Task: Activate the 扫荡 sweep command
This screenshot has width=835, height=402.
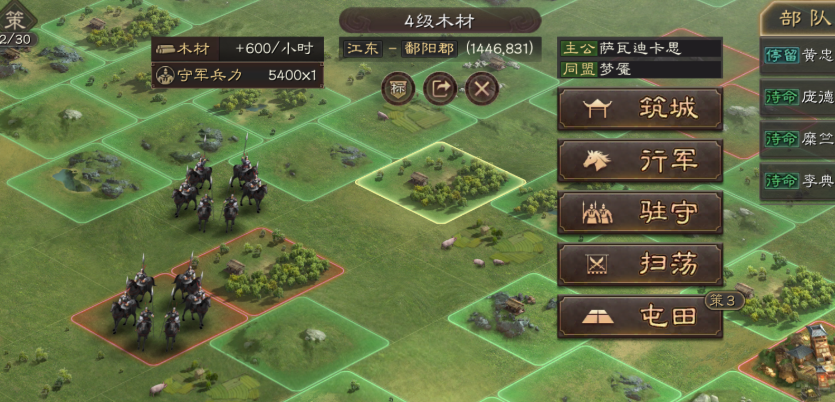Action: (640, 265)
